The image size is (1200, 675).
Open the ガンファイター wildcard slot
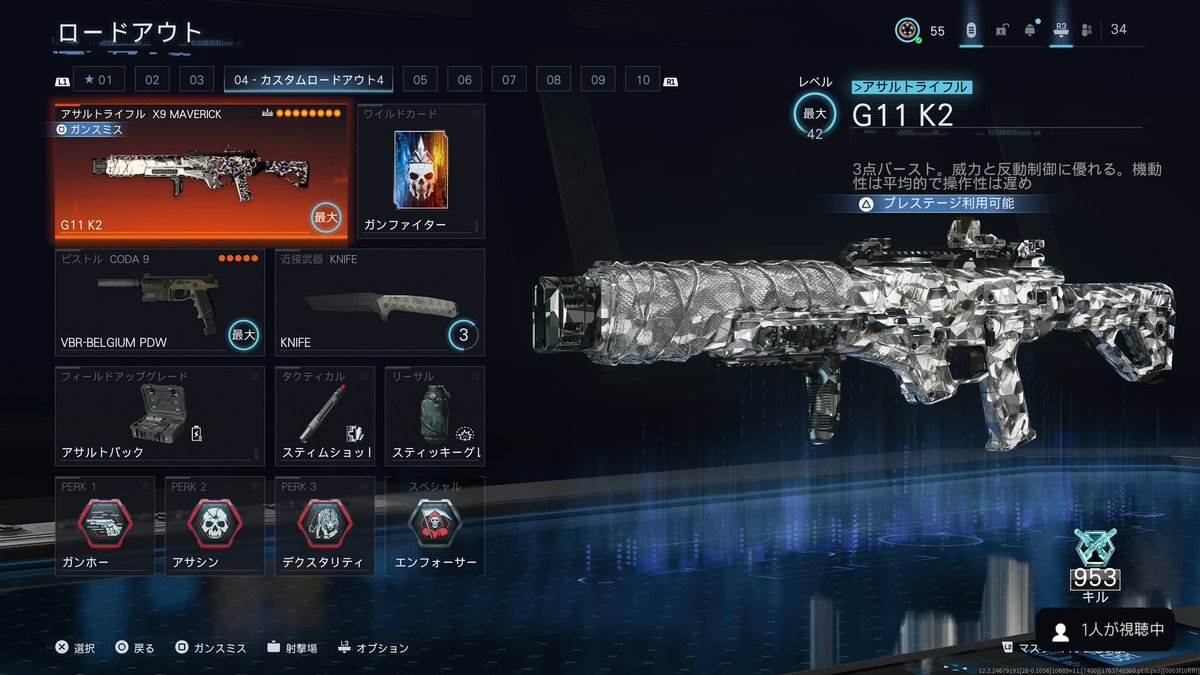pyautogui.click(x=420, y=171)
